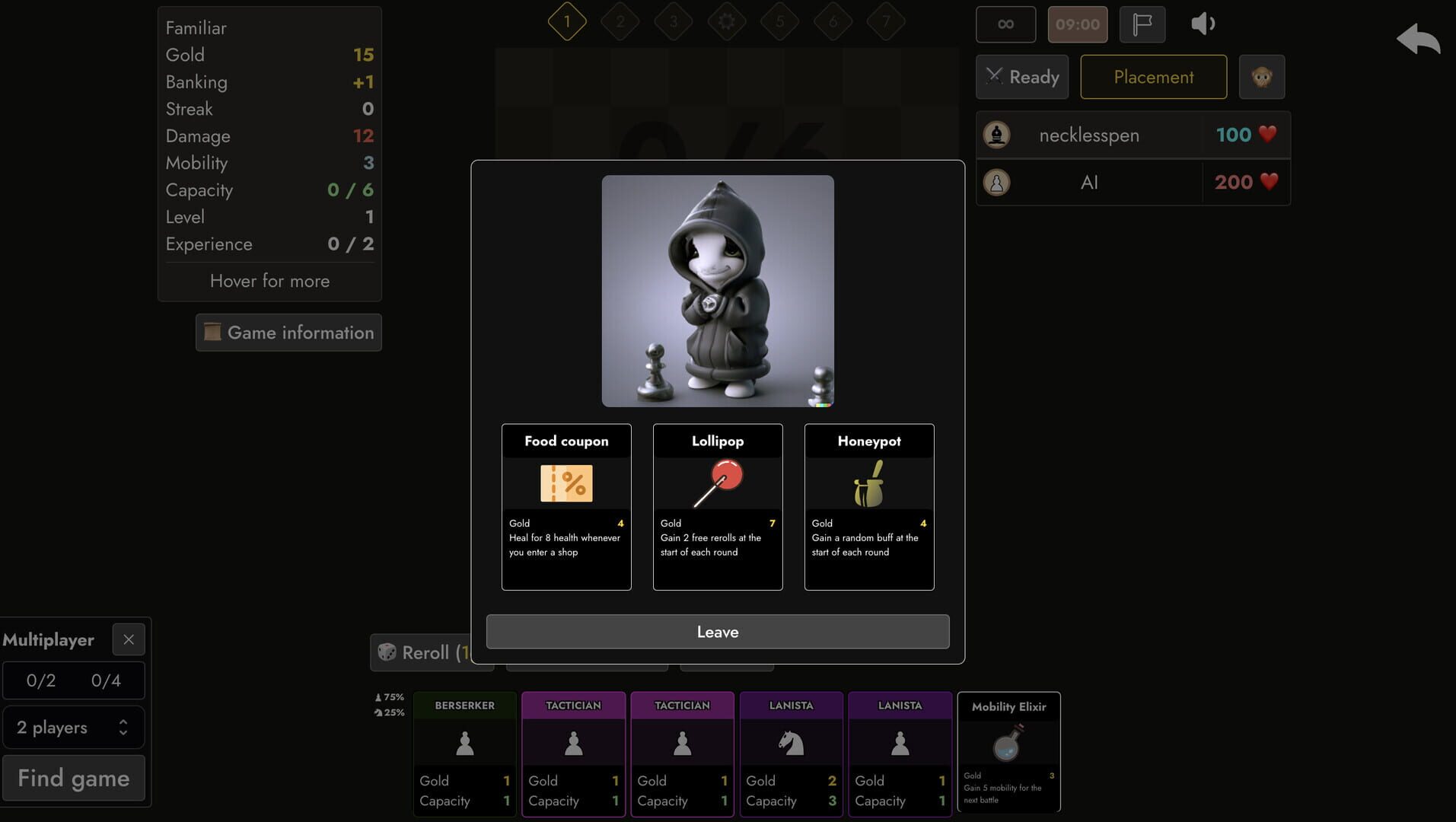Click the back arrow in the top right
1456x822 pixels.
(1417, 38)
